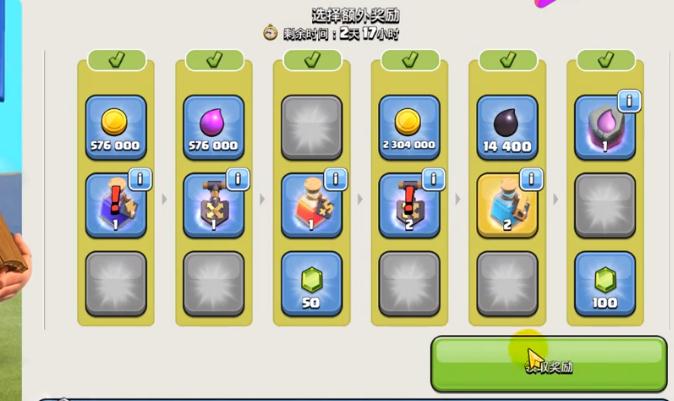Choose the 576 000 elixir reward

(x=213, y=127)
